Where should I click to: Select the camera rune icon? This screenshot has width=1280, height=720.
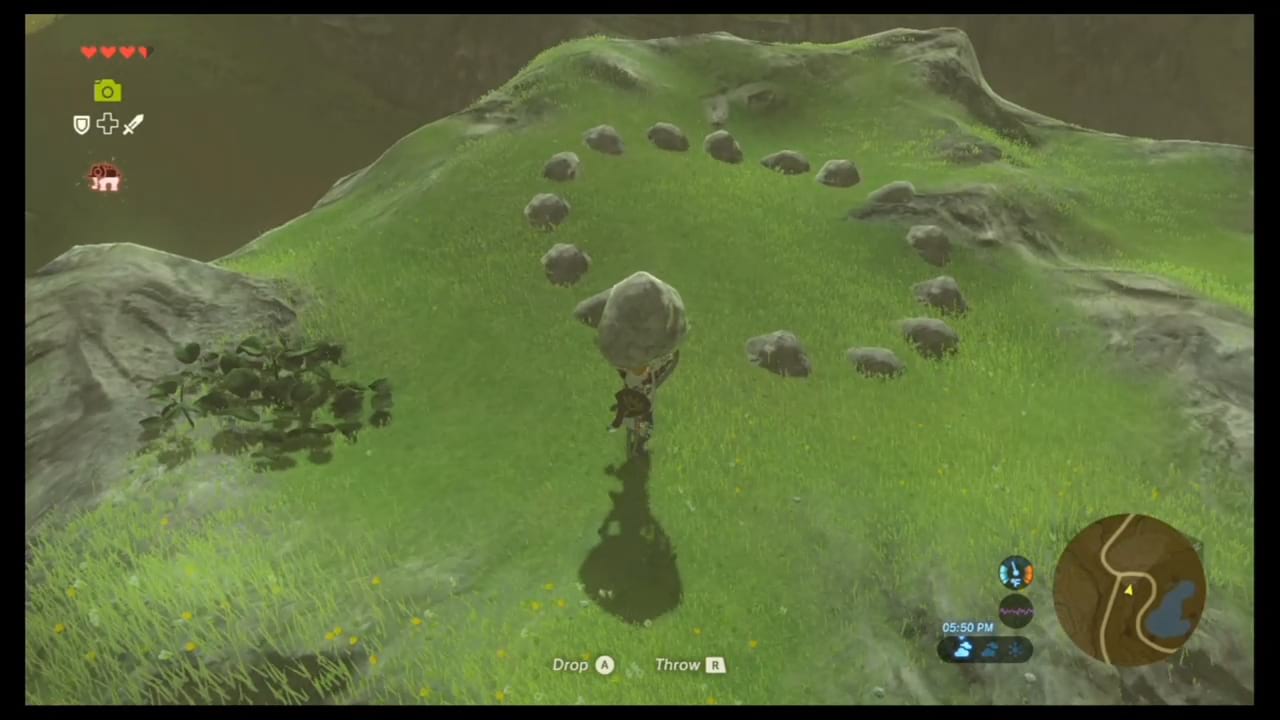pos(107,91)
